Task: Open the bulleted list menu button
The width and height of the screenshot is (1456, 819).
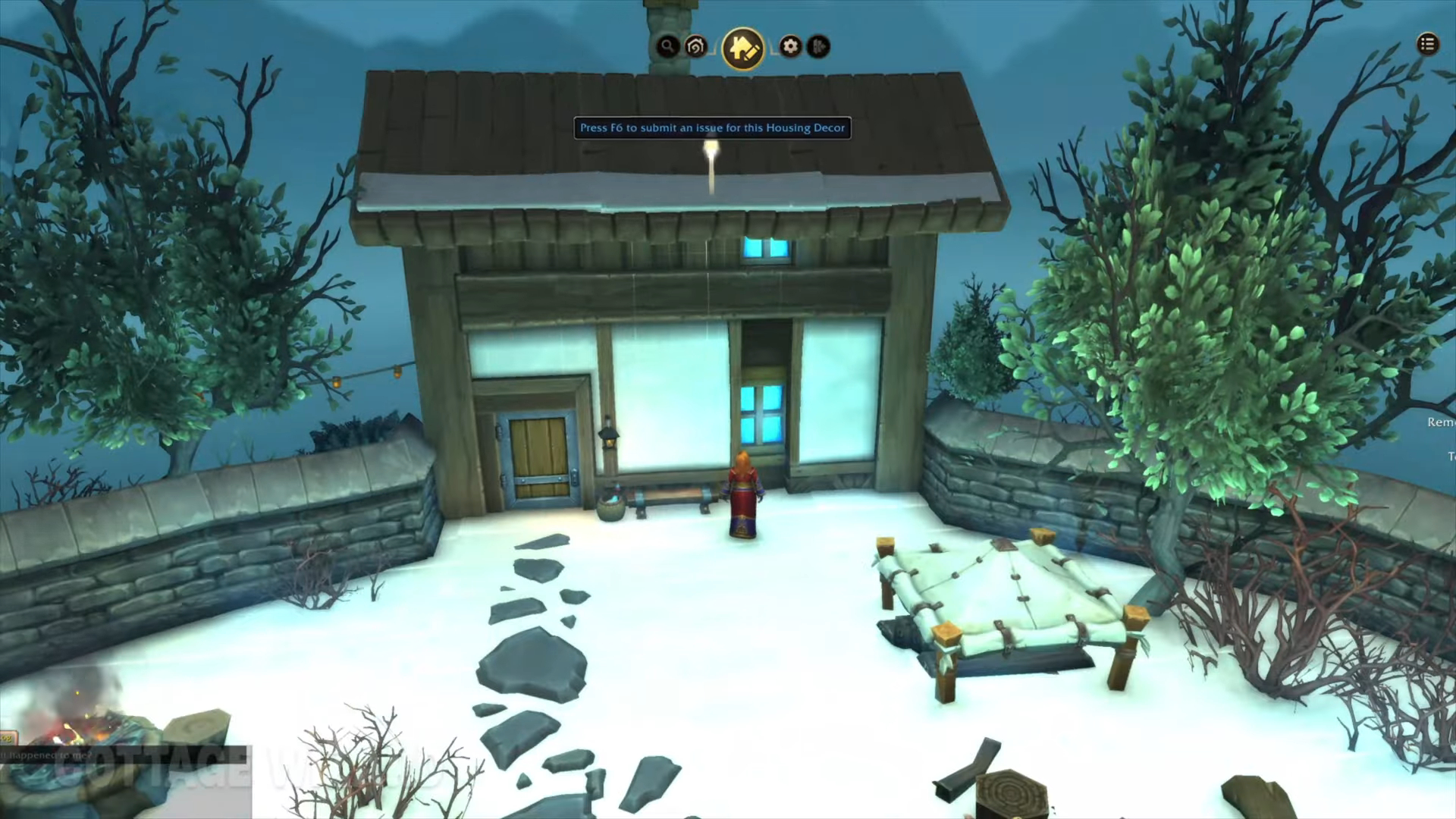Action: point(1427,44)
